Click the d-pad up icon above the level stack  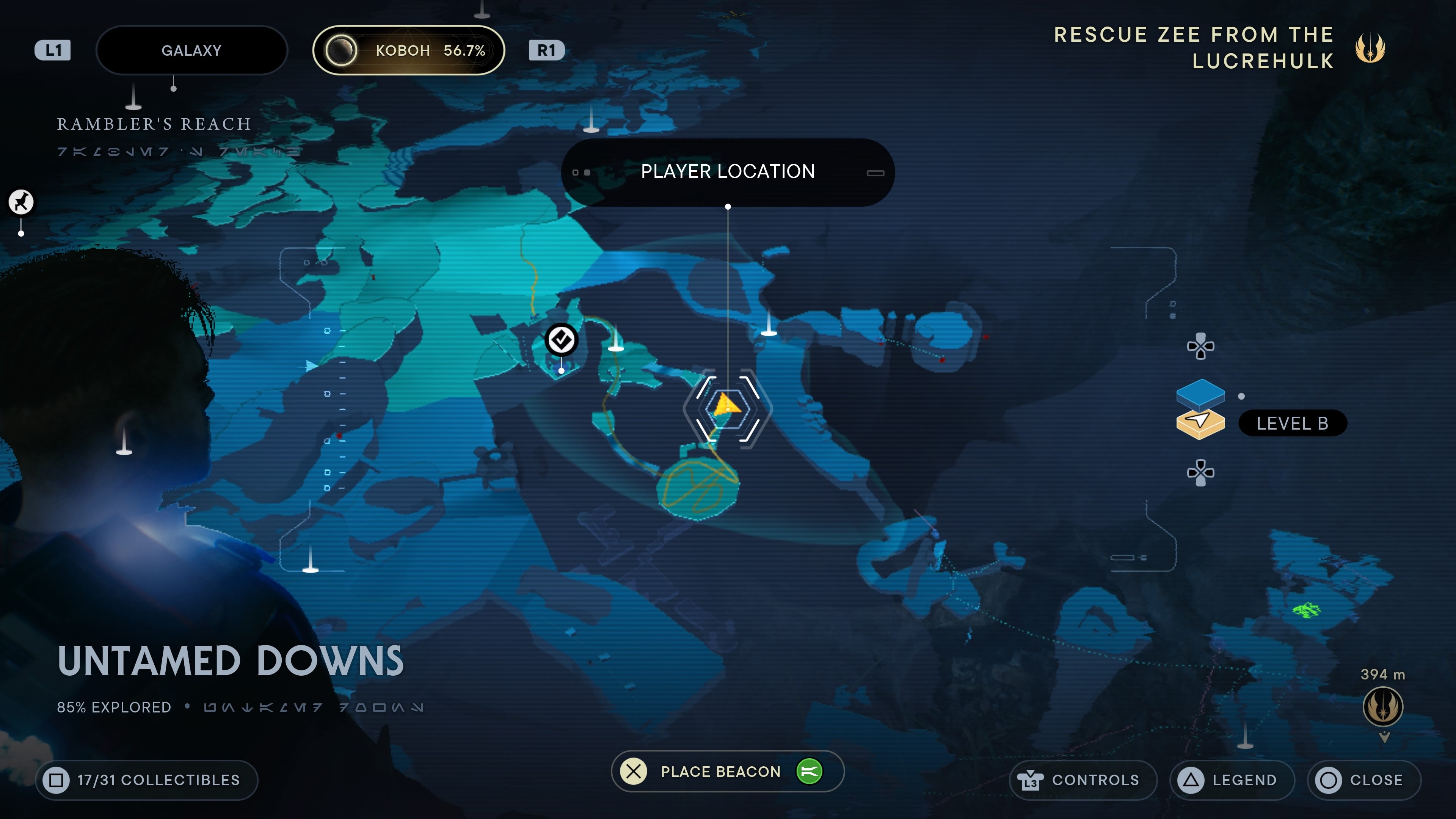tap(1200, 346)
